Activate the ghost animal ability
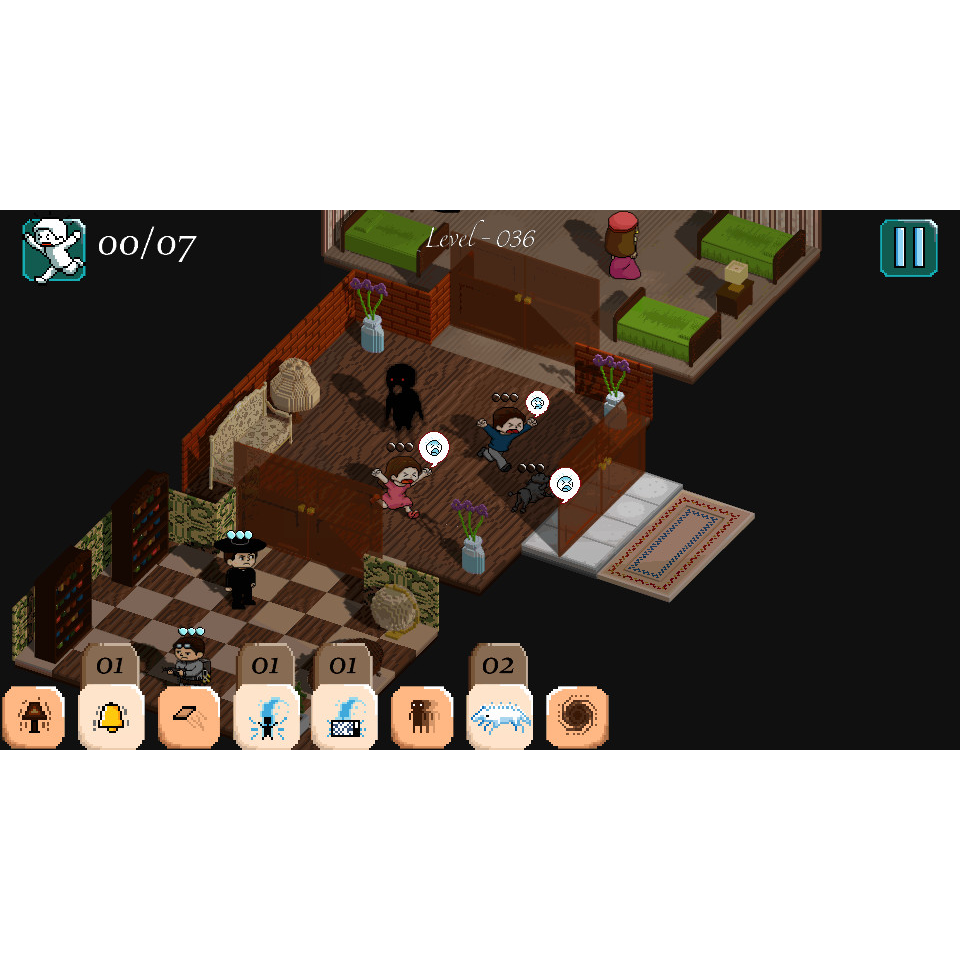This screenshot has width=960, height=960. 499,717
